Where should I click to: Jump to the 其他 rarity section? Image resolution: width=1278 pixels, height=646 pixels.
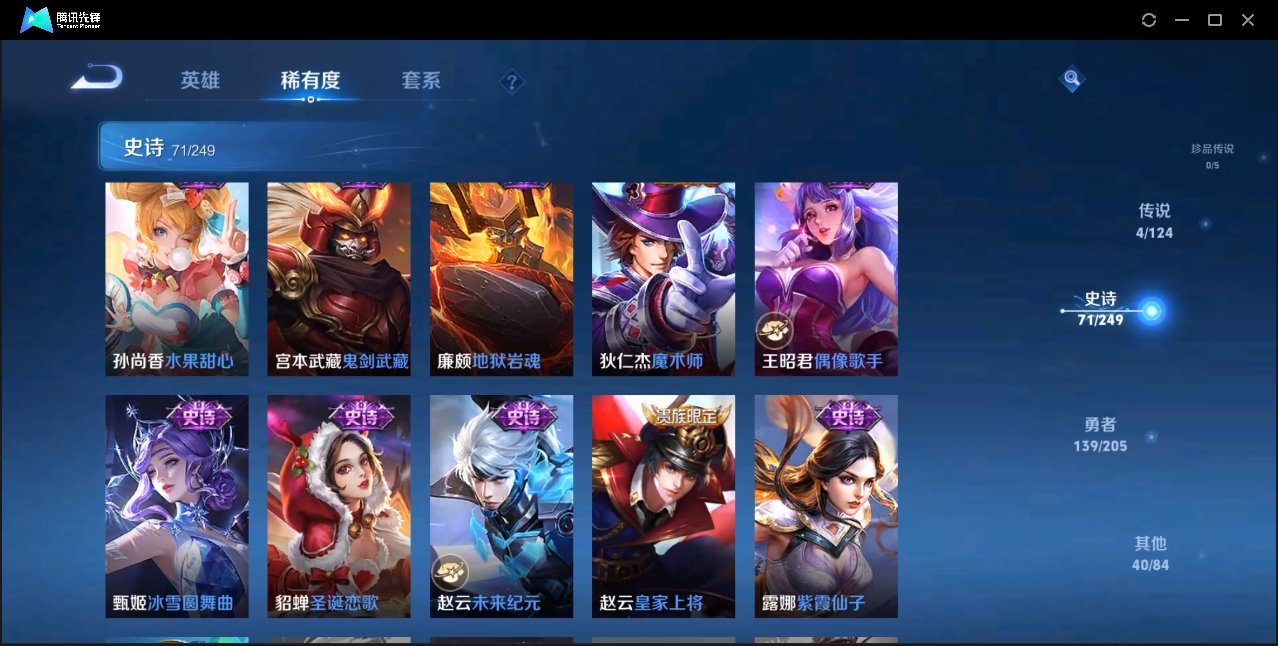[1150, 553]
